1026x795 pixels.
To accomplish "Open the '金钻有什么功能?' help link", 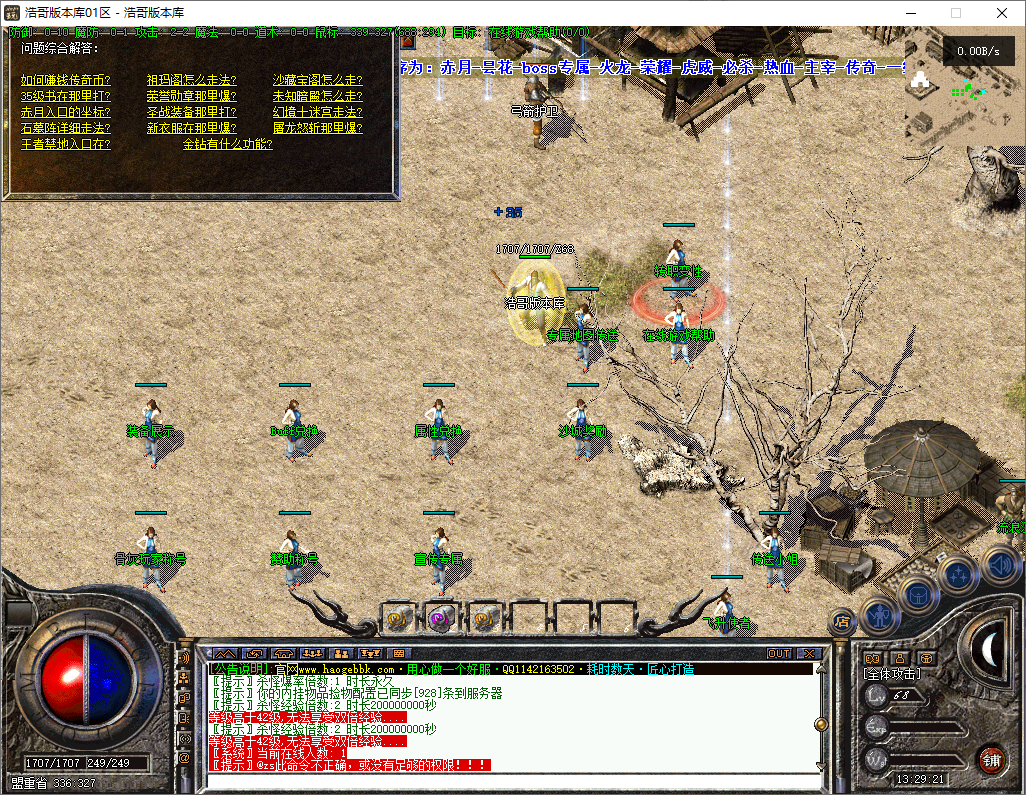I will [228, 144].
